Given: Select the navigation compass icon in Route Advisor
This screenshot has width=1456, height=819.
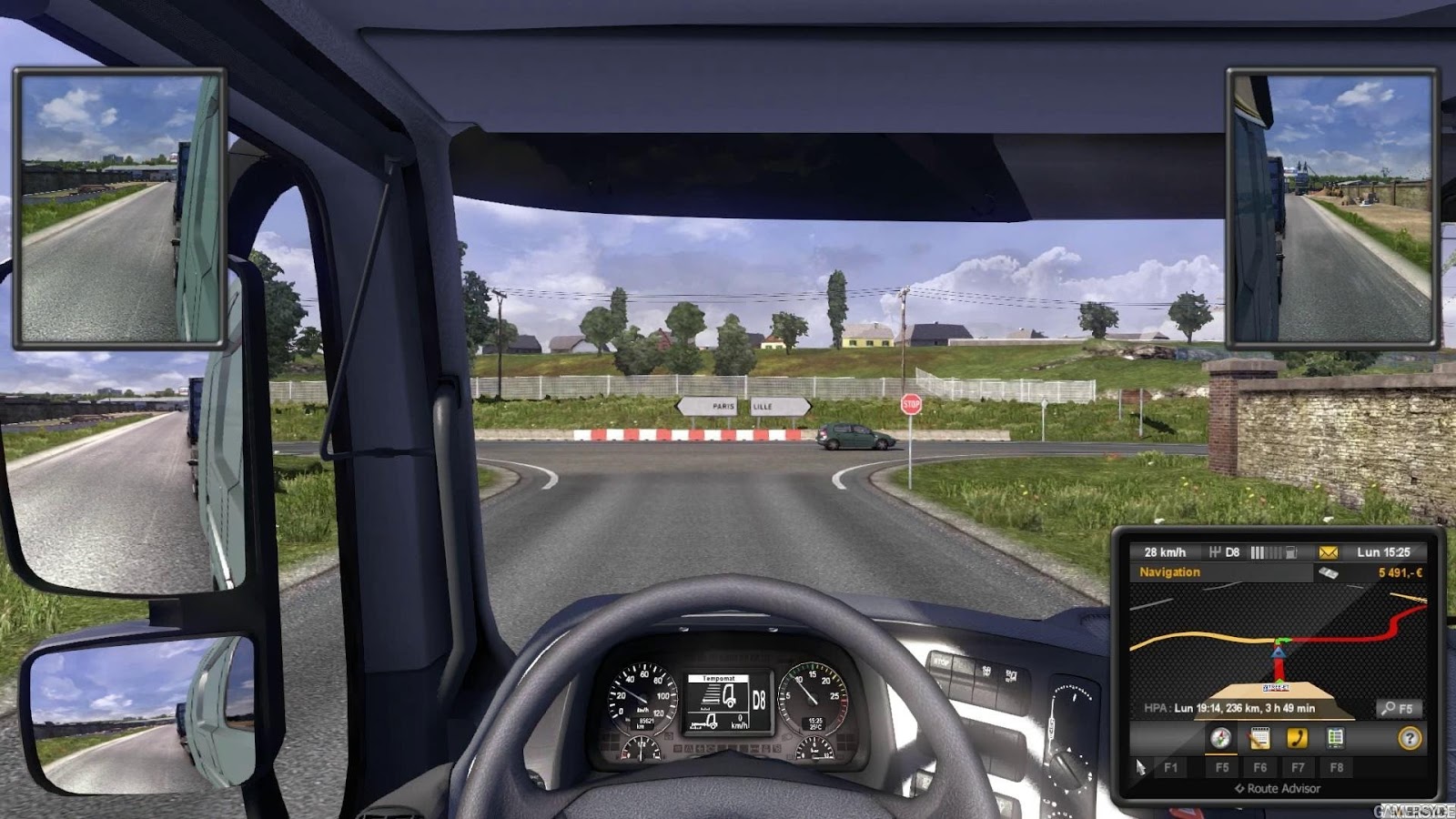Looking at the screenshot, I should (x=1220, y=739).
